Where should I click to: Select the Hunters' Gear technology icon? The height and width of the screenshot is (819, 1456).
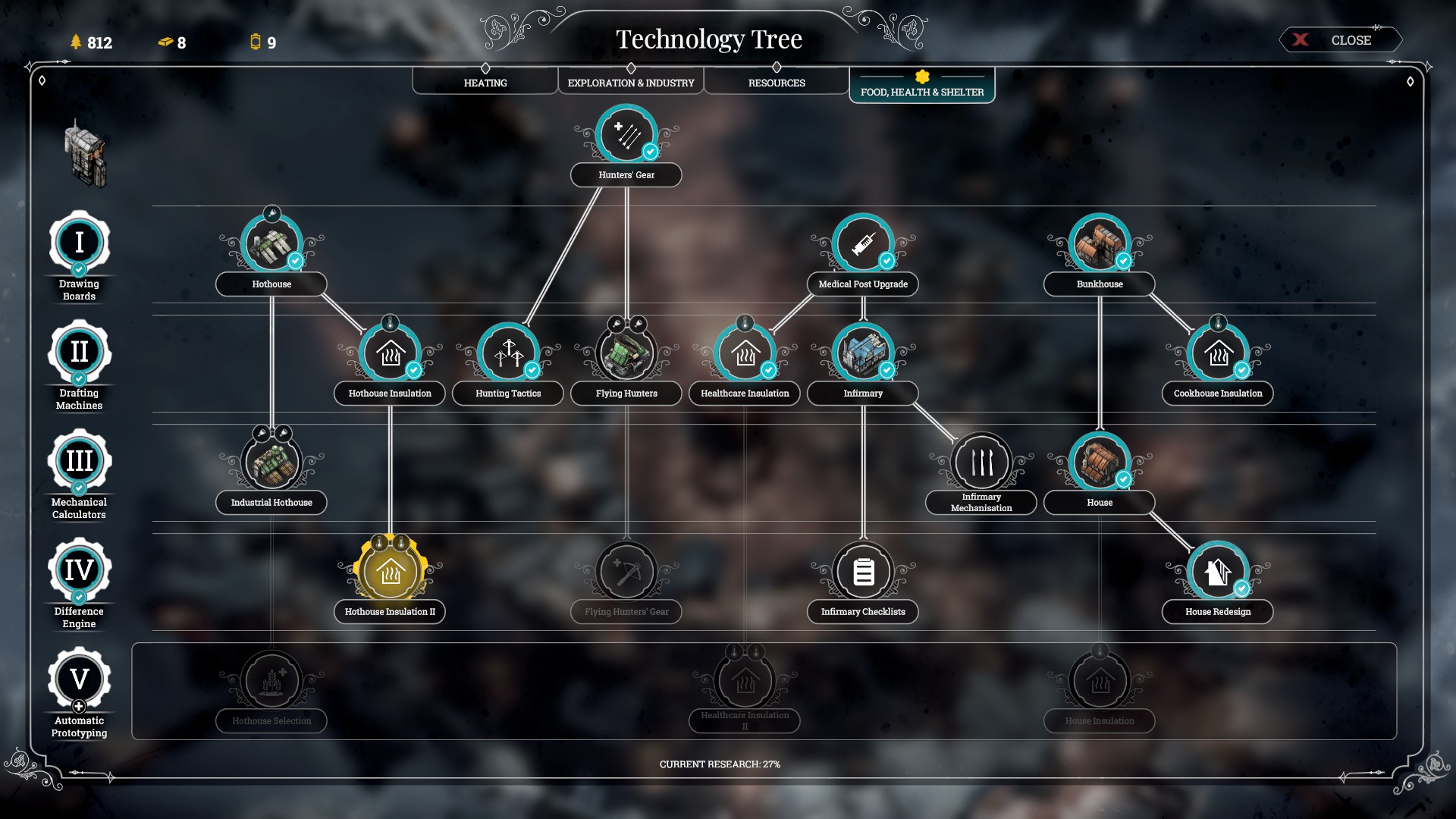(x=626, y=134)
